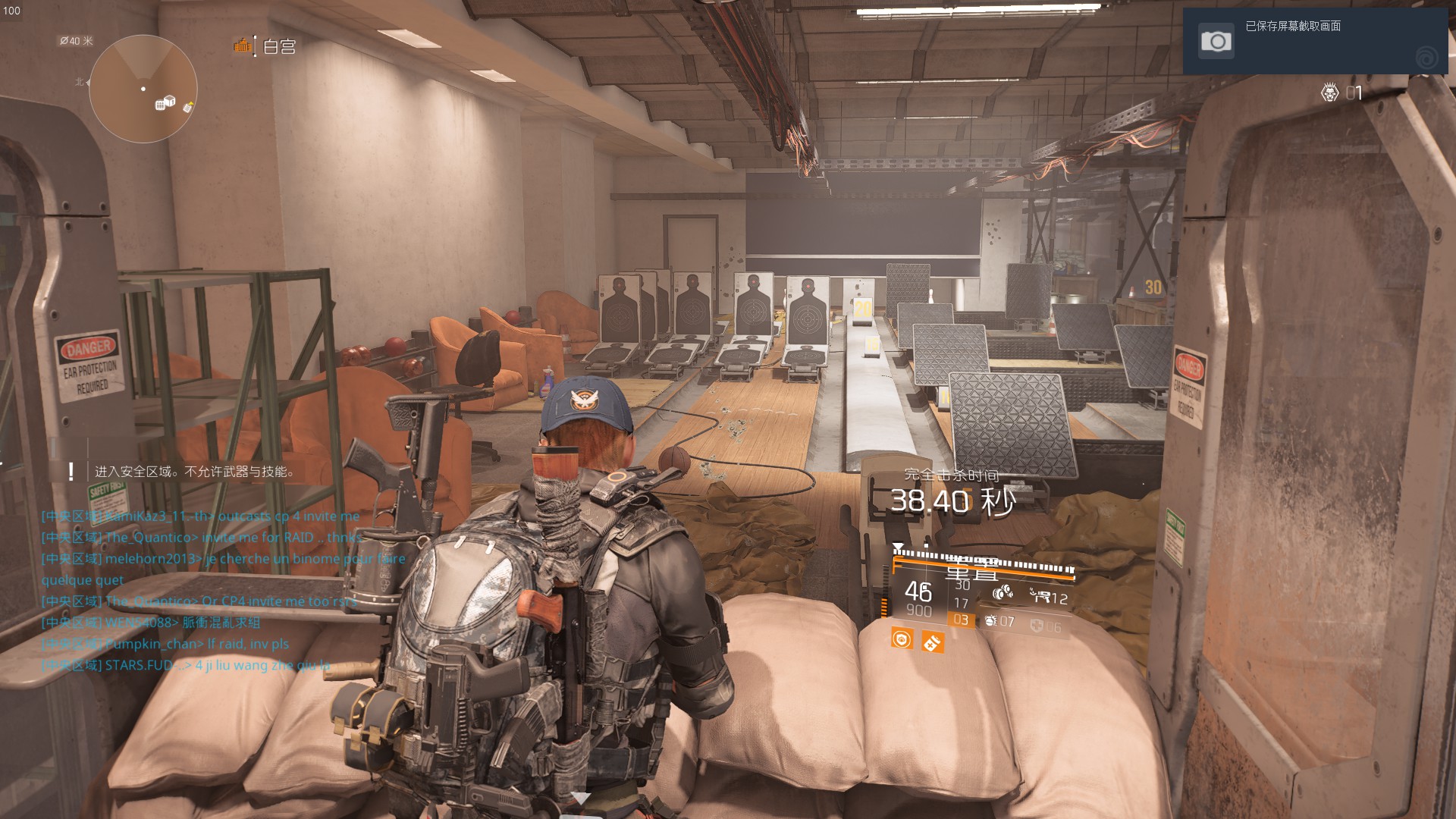The width and height of the screenshot is (1456, 819).
Task: Select the grenade icon showing 07
Action: coord(992,621)
